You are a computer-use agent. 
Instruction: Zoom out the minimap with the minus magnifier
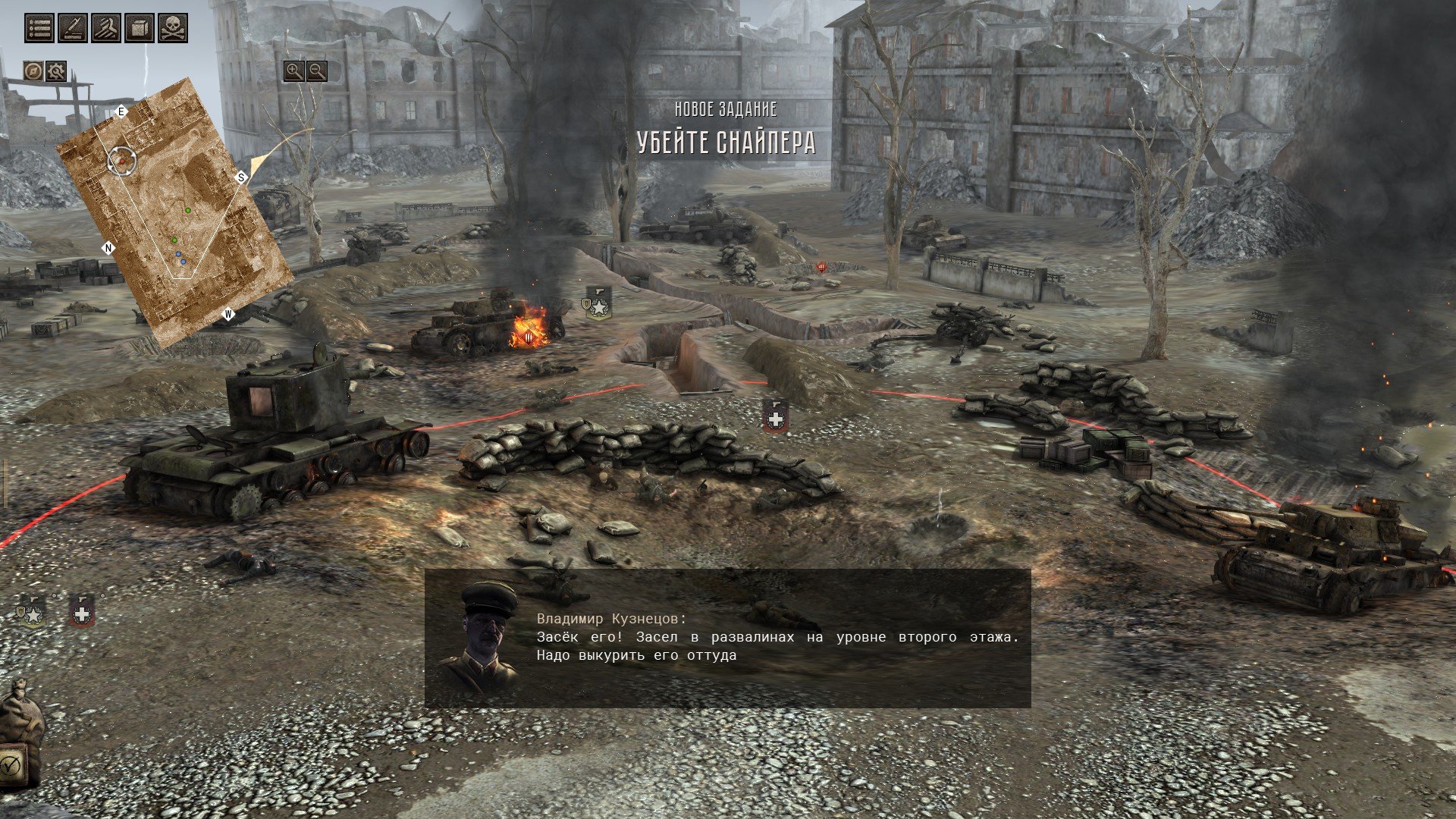click(317, 71)
